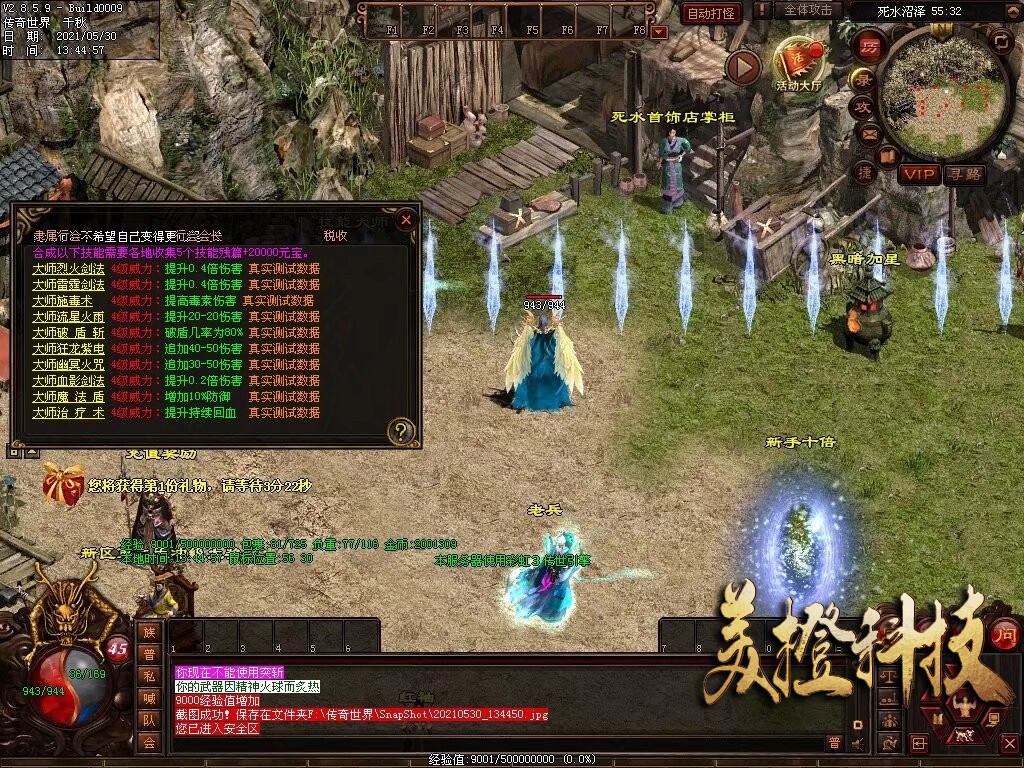The image size is (1024, 768).
Task: Click the red 问 help orb
Action: [1003, 633]
